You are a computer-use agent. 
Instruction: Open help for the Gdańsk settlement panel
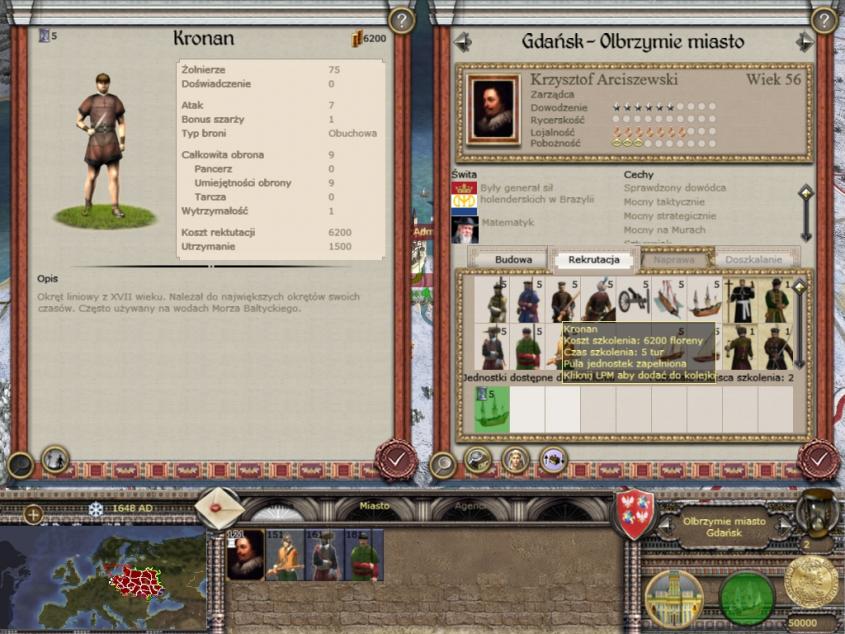pos(824,19)
